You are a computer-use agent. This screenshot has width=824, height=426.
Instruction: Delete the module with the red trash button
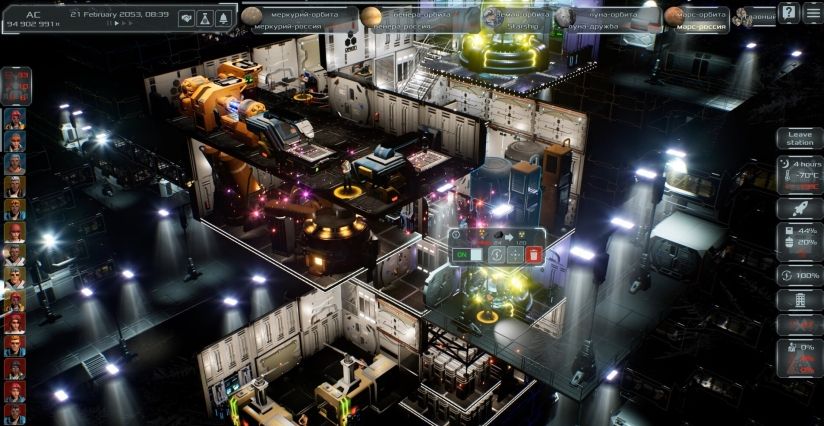(x=534, y=255)
